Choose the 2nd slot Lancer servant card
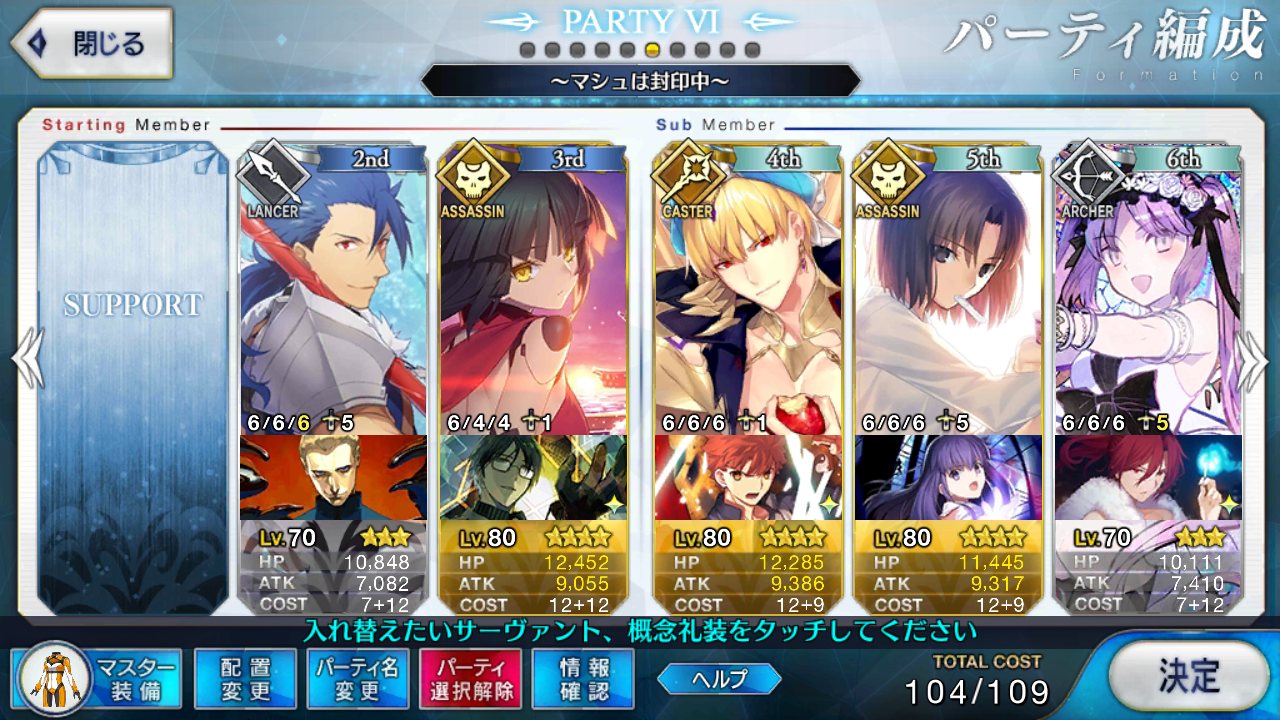Screen dimensions: 1280x720 333,290
